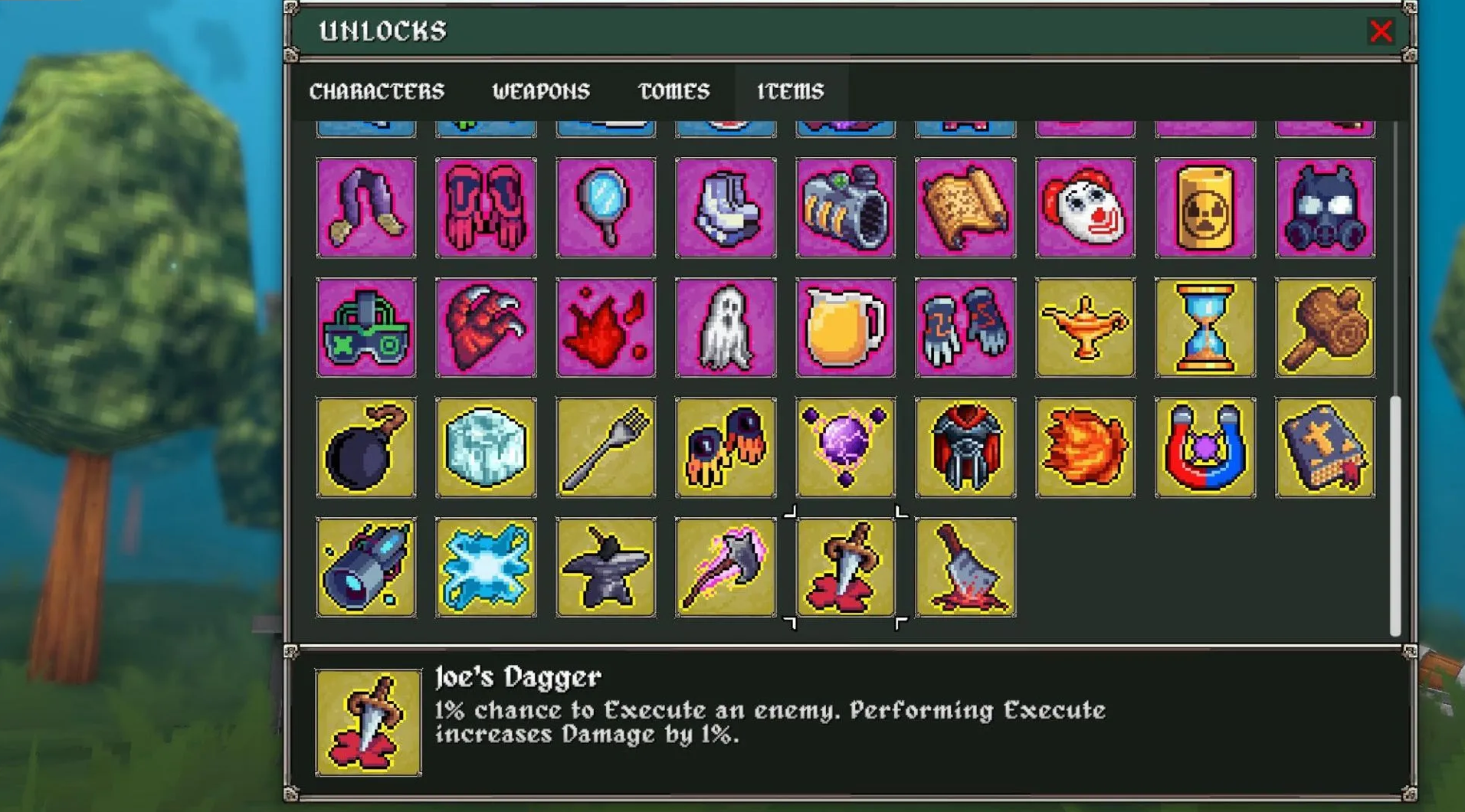Image resolution: width=1465 pixels, height=812 pixels.
Task: Close the Unlocks window
Action: 1381,31
